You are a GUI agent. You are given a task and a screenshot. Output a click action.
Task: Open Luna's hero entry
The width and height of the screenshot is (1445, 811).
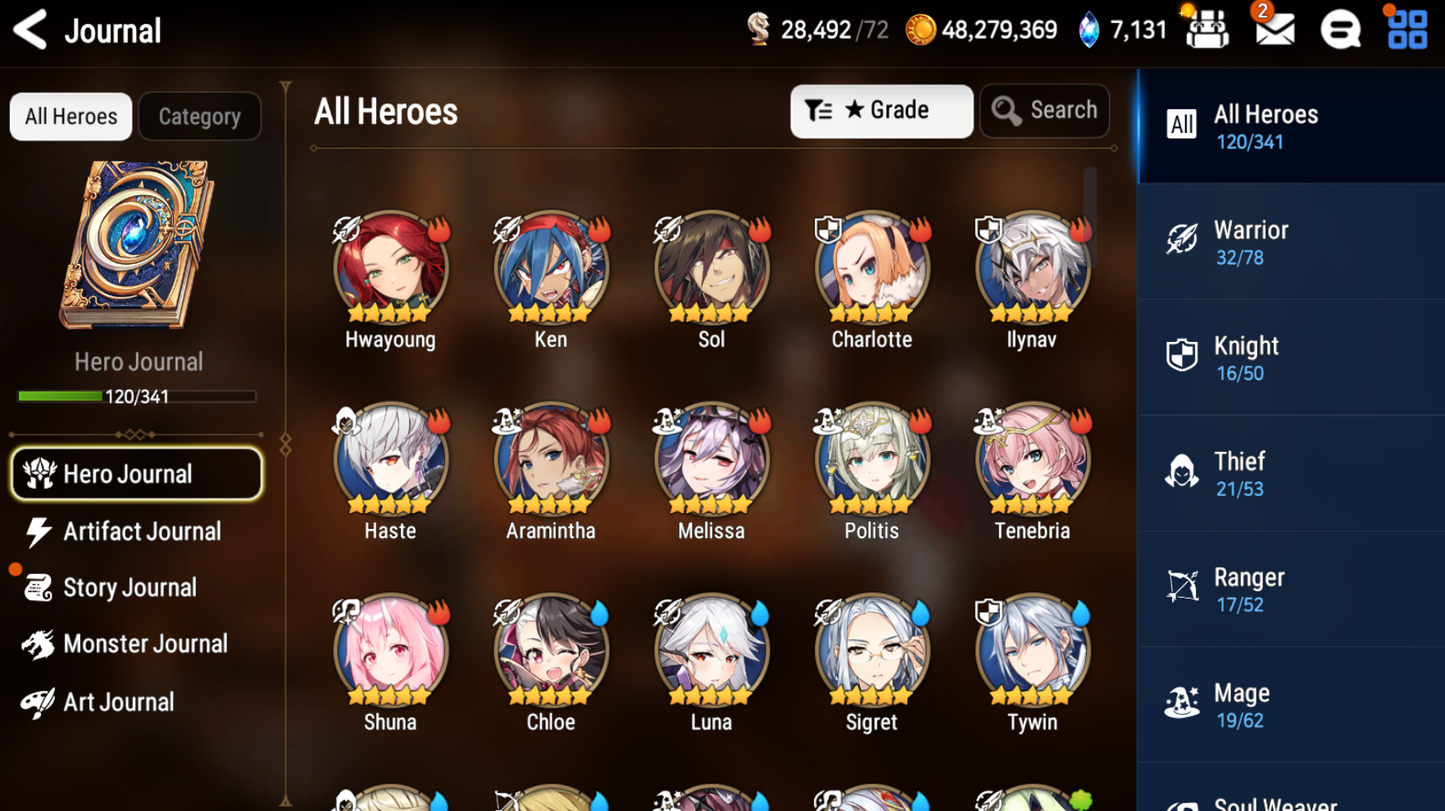(x=711, y=651)
